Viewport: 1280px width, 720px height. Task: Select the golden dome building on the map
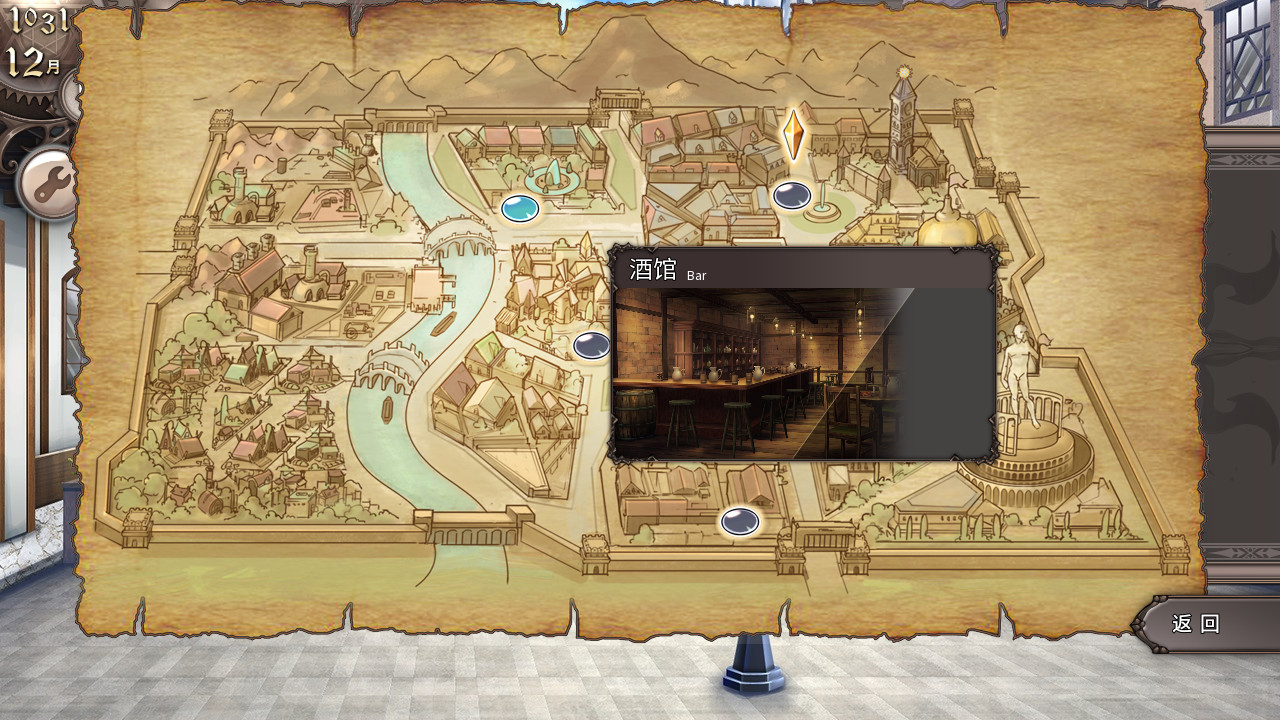tap(941, 230)
